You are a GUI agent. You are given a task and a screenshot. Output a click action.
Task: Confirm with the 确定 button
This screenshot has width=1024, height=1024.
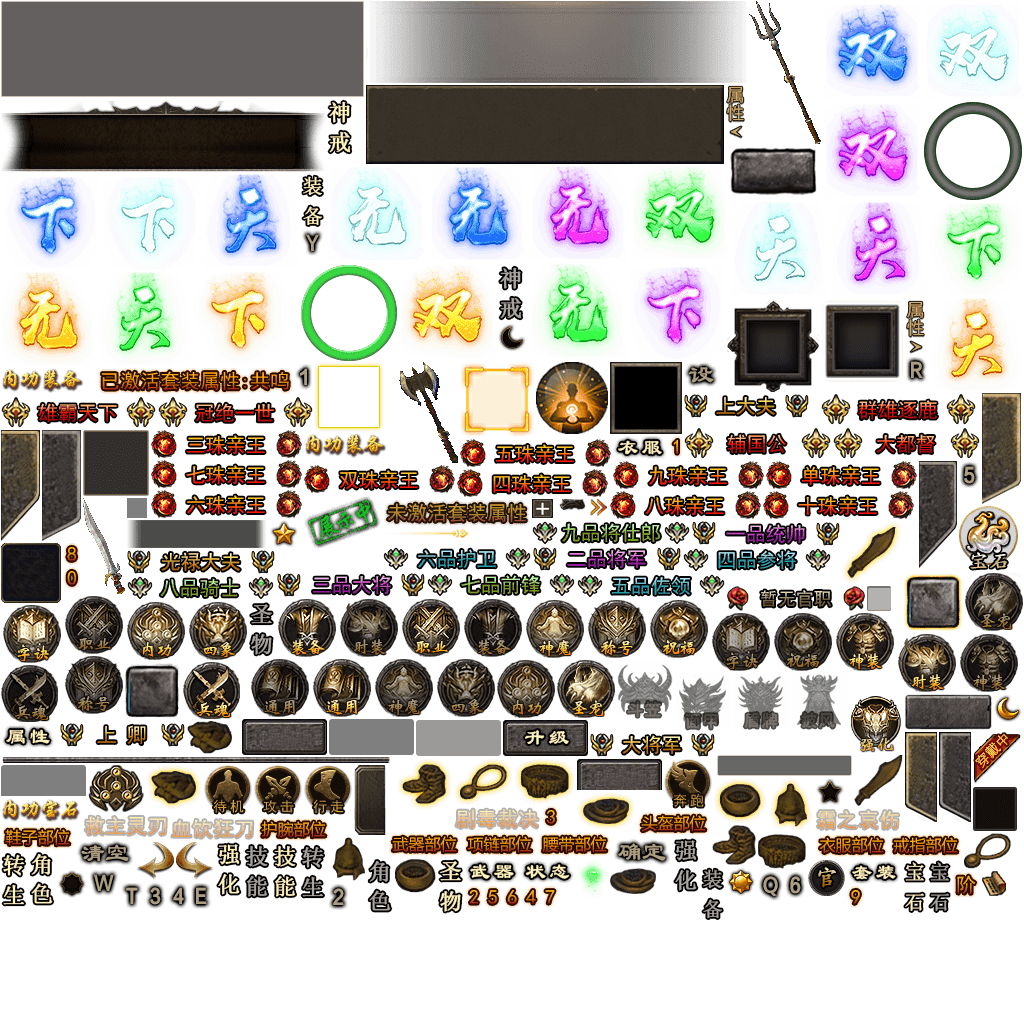pyautogui.click(x=641, y=852)
